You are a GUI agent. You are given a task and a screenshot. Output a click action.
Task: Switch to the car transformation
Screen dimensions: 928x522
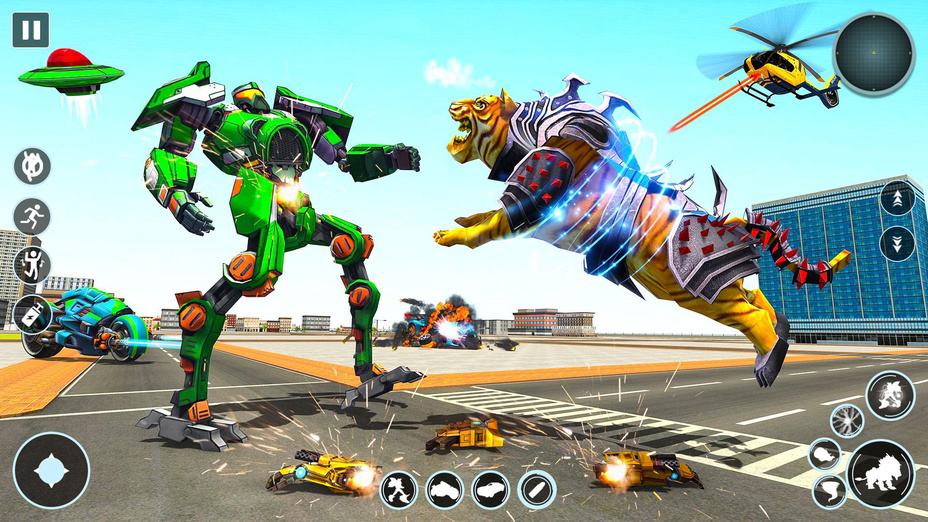click(491, 490)
